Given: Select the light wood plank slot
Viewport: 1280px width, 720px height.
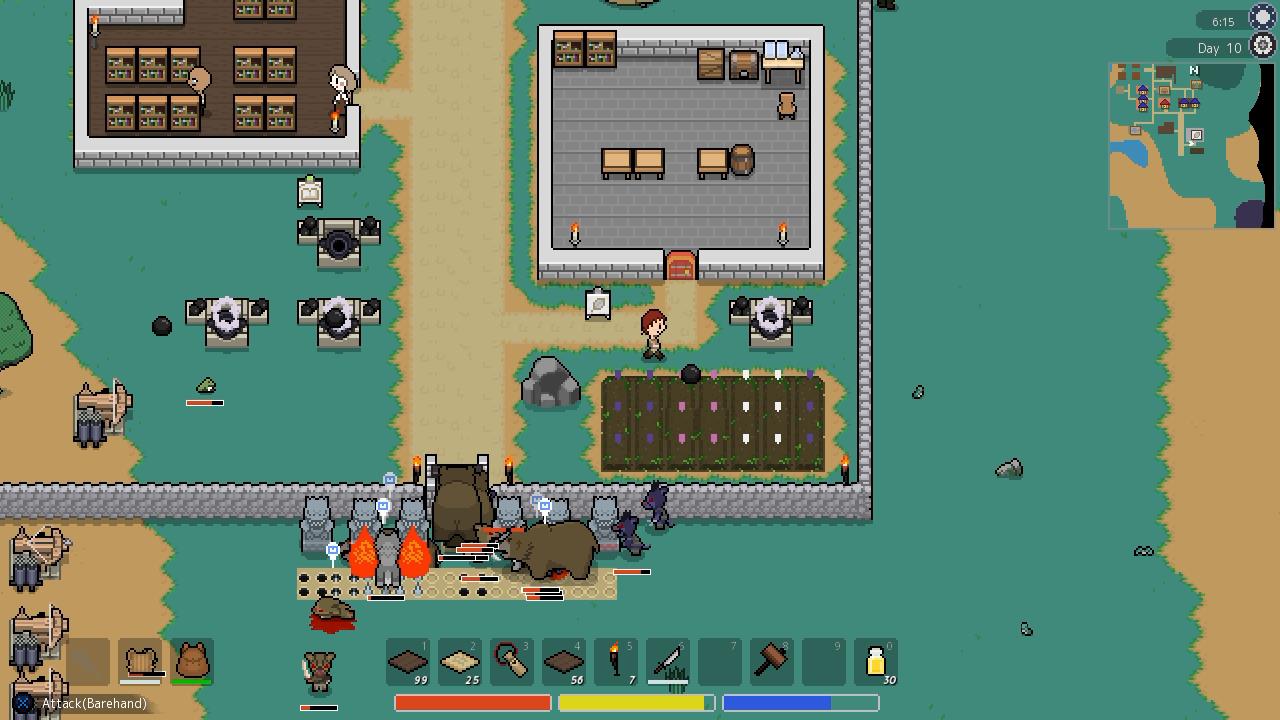Looking at the screenshot, I should click(460, 662).
